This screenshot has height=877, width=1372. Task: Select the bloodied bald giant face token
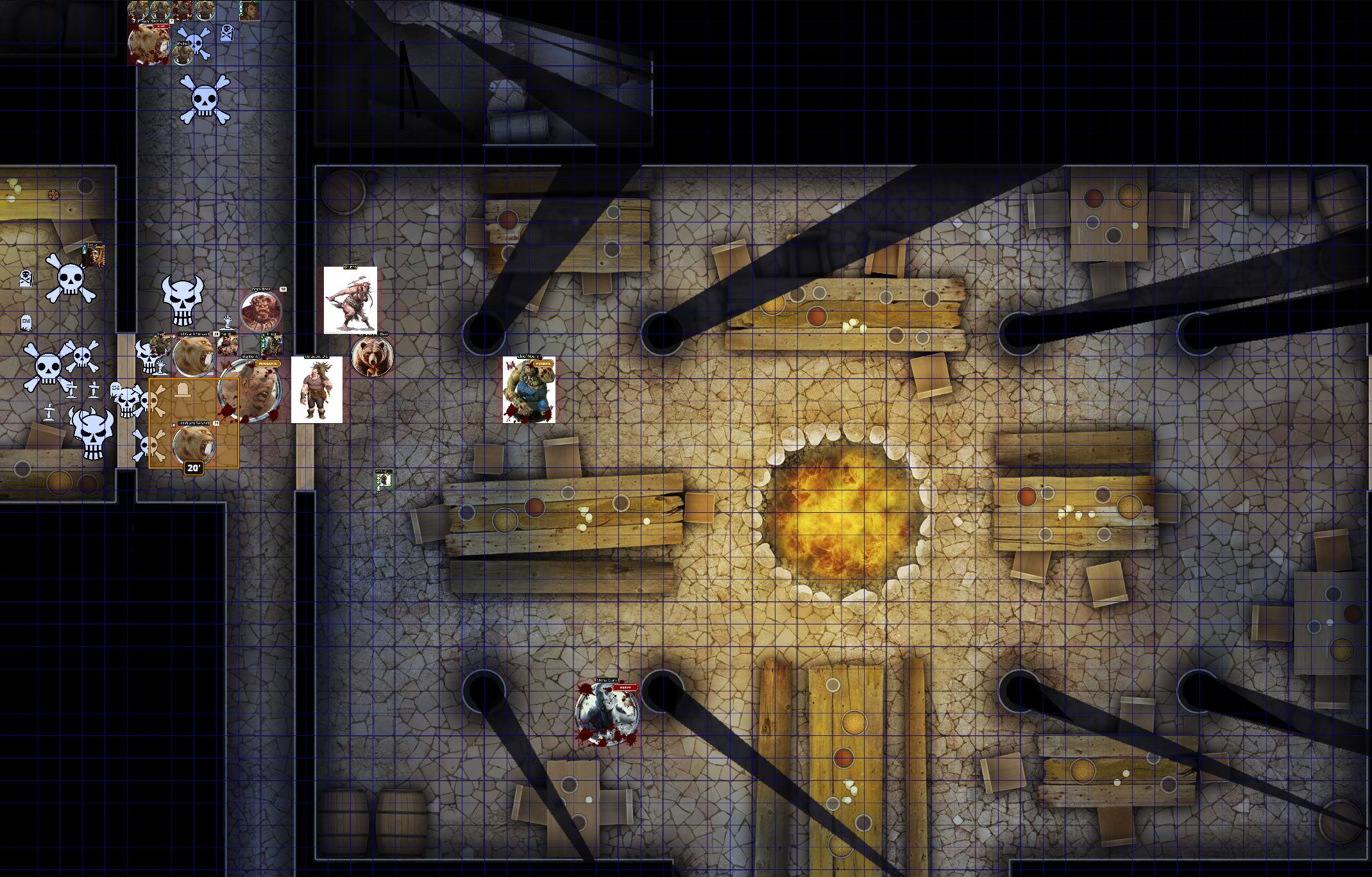(250, 391)
